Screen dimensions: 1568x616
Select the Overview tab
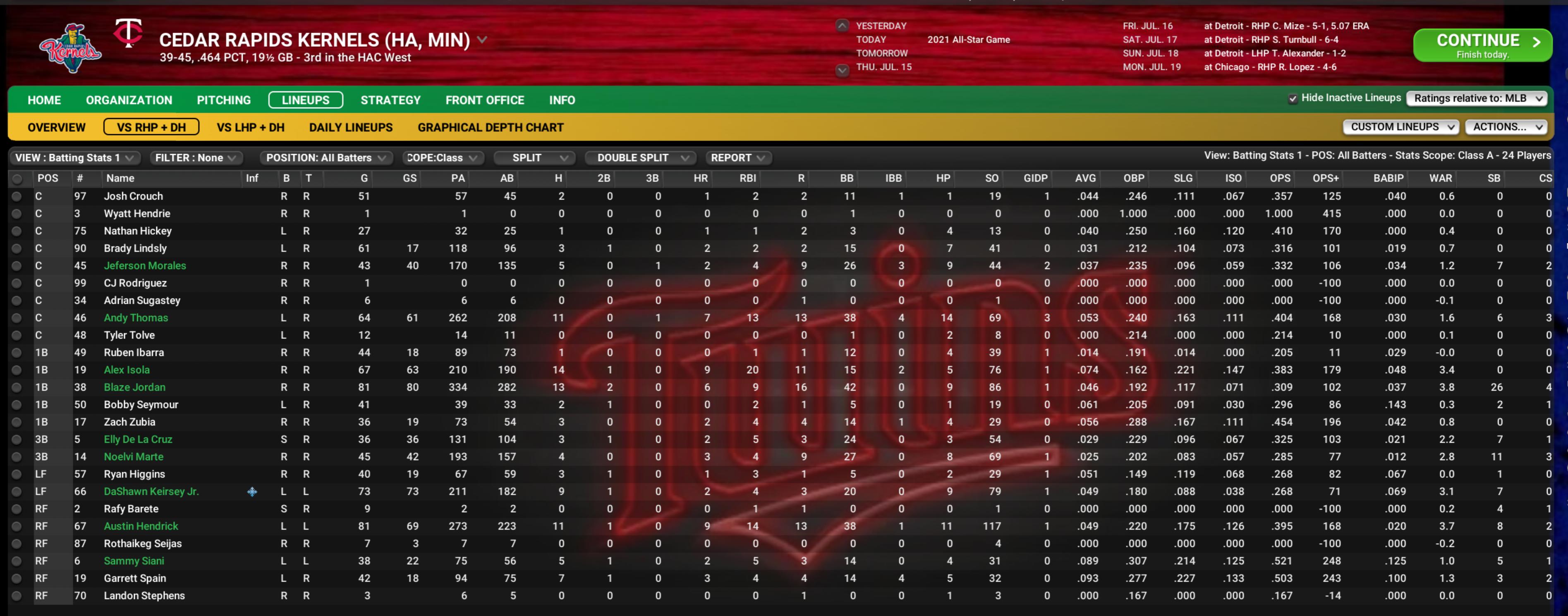click(57, 127)
